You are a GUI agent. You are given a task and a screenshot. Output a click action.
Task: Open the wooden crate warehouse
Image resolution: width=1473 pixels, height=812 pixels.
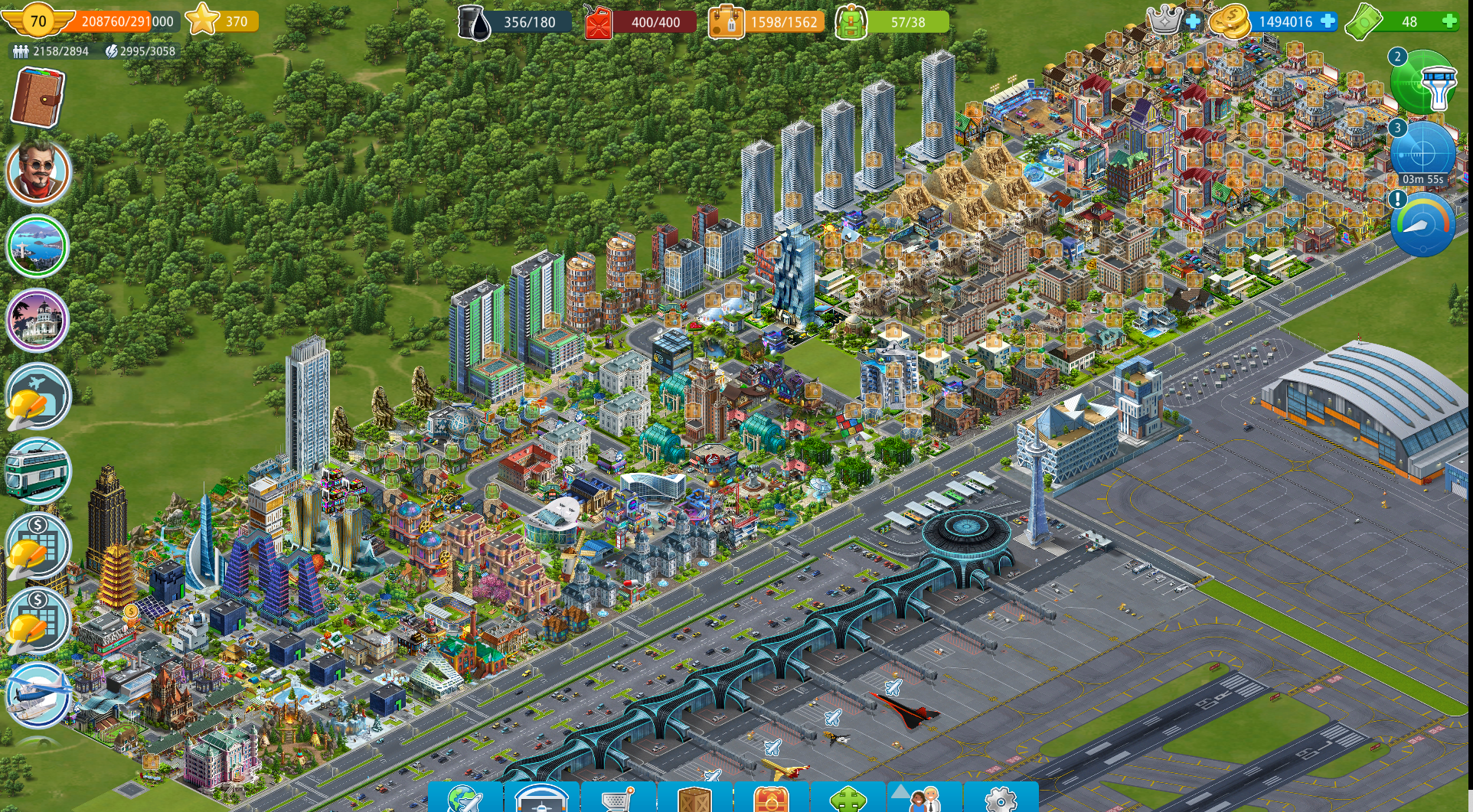pyautogui.click(x=694, y=798)
